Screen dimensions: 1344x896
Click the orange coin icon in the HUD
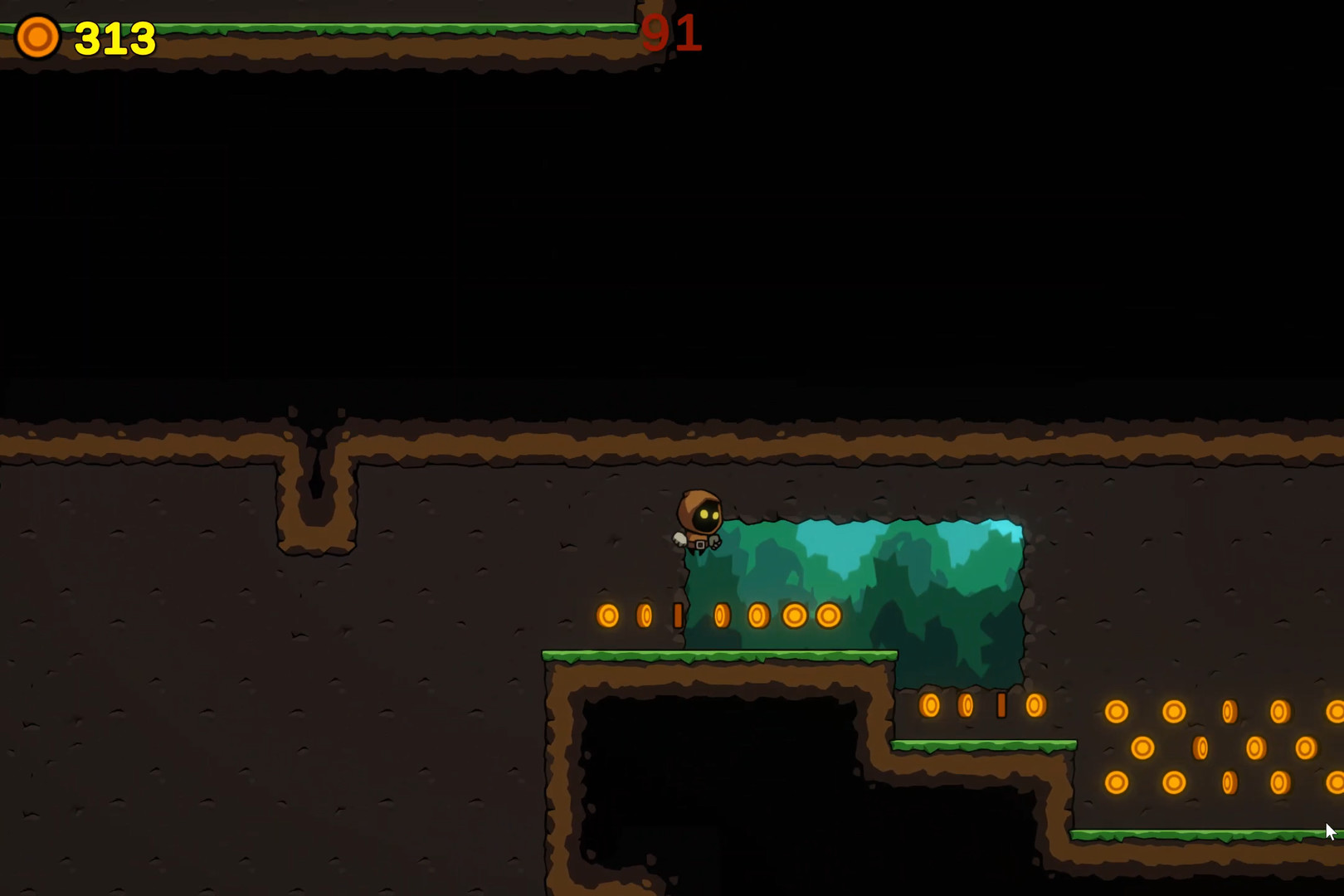click(37, 37)
